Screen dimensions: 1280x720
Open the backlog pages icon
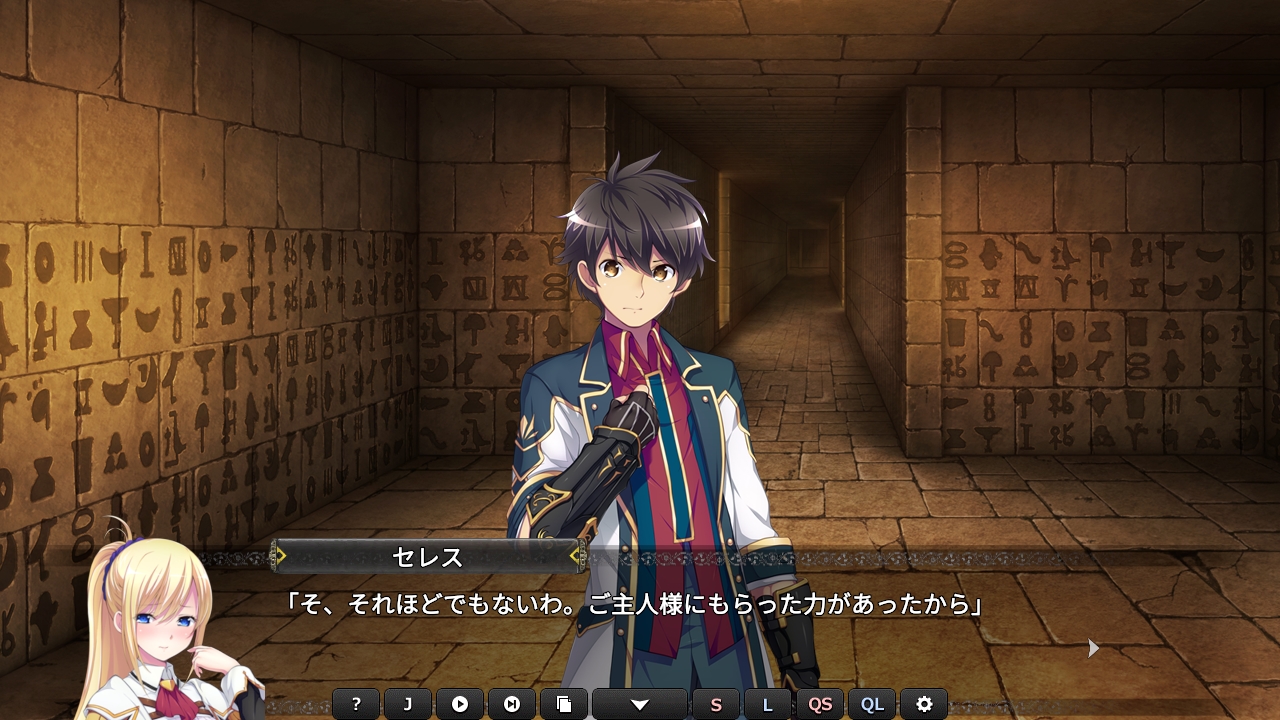(564, 704)
